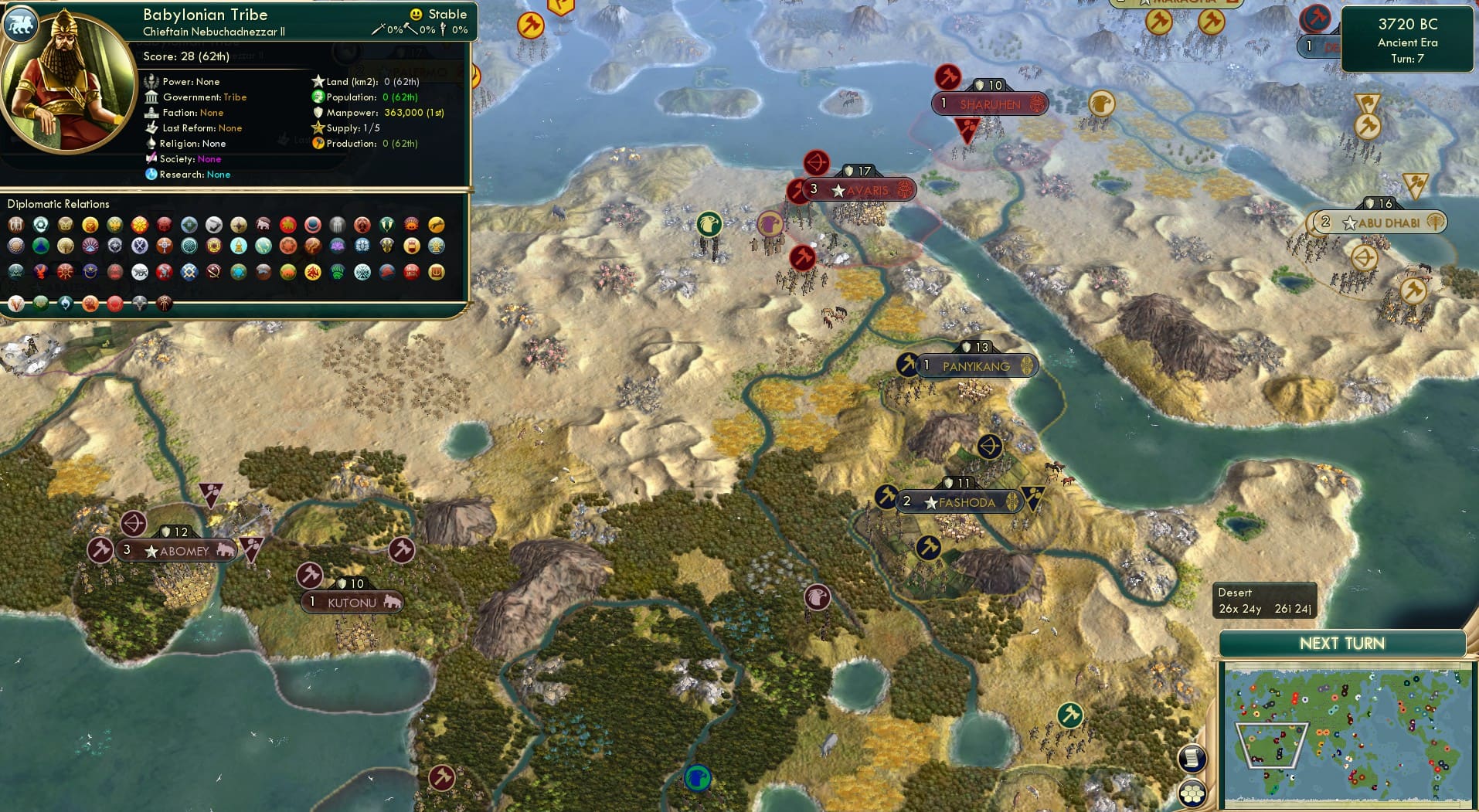Click the navy bow unit icon above Fashoda
The image size is (1479, 812).
(x=991, y=446)
